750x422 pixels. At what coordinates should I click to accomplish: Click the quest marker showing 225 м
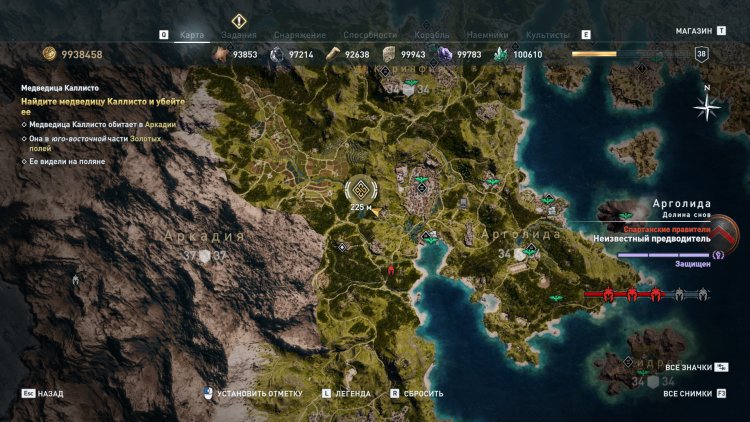(x=361, y=190)
